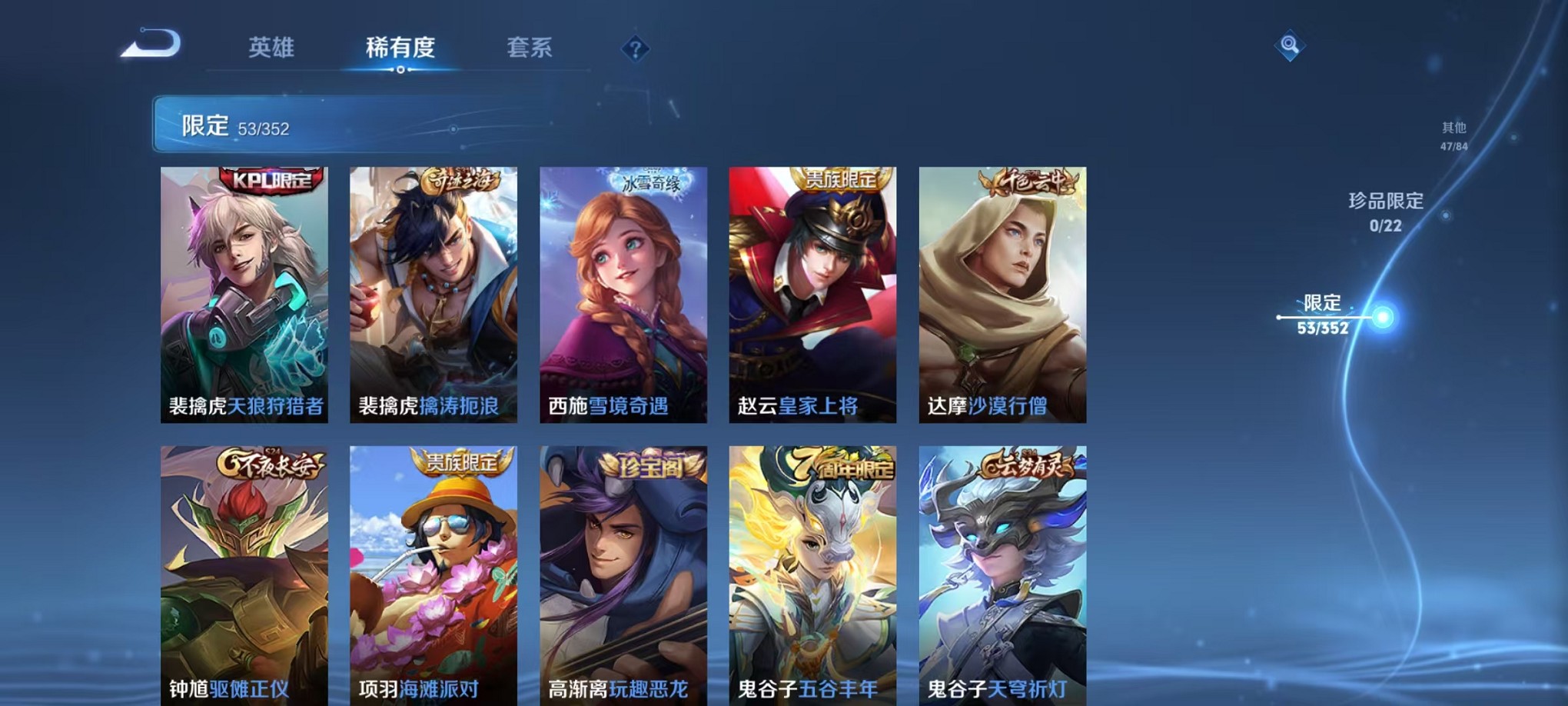Select the 稀有度 tab
Screen dimensions: 1568x706
[398, 47]
